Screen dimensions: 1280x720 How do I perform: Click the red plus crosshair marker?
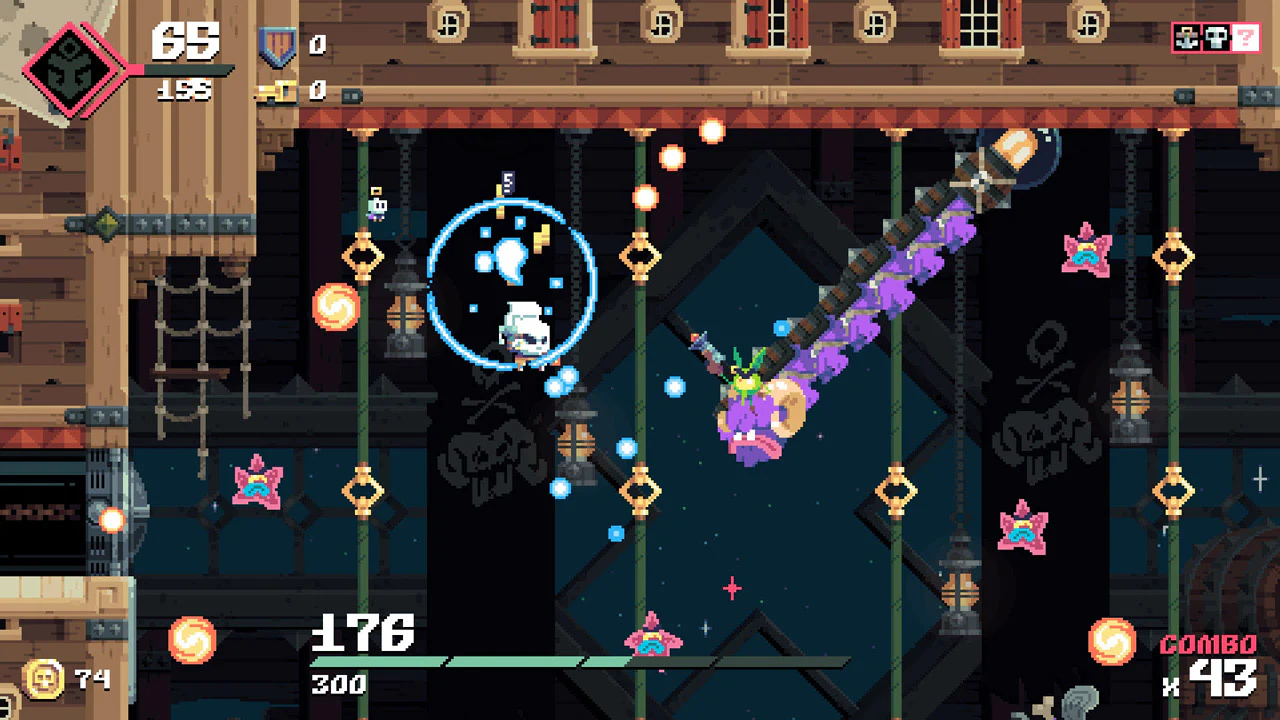point(731,590)
